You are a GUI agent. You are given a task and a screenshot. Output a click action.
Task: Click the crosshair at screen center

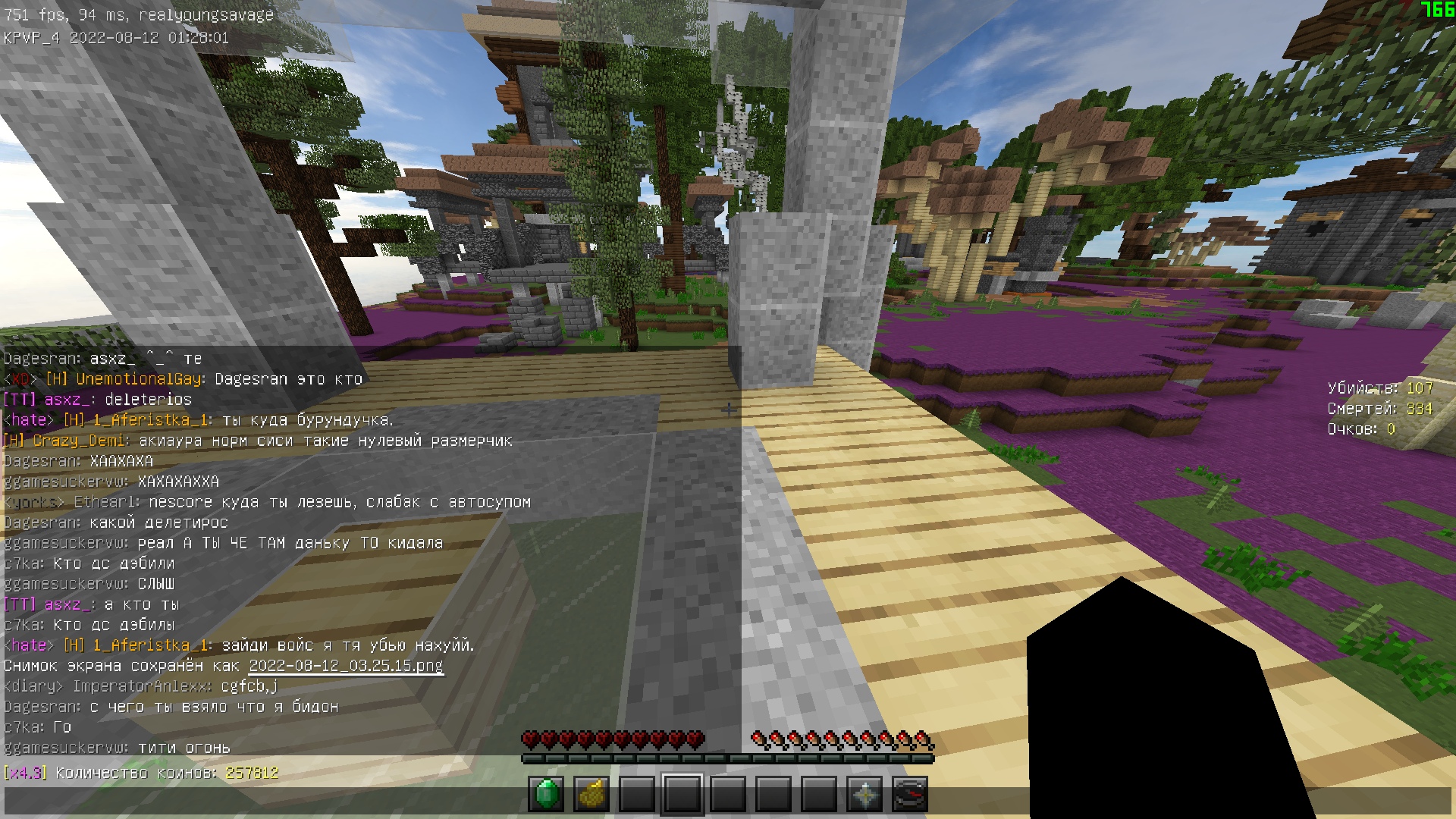[x=728, y=409]
